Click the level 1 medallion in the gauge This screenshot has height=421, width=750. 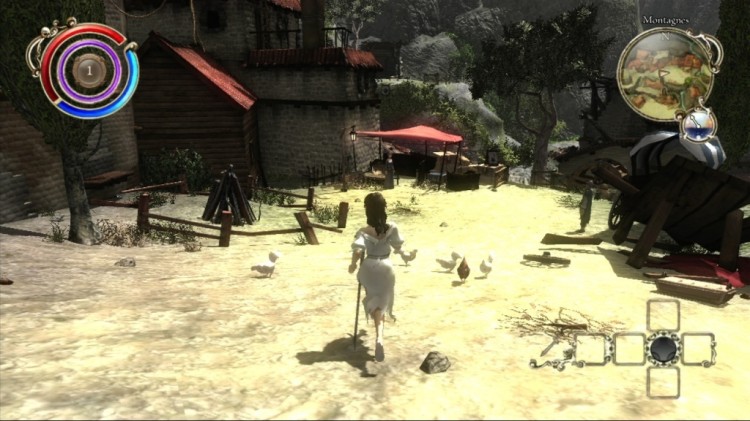click(90, 69)
